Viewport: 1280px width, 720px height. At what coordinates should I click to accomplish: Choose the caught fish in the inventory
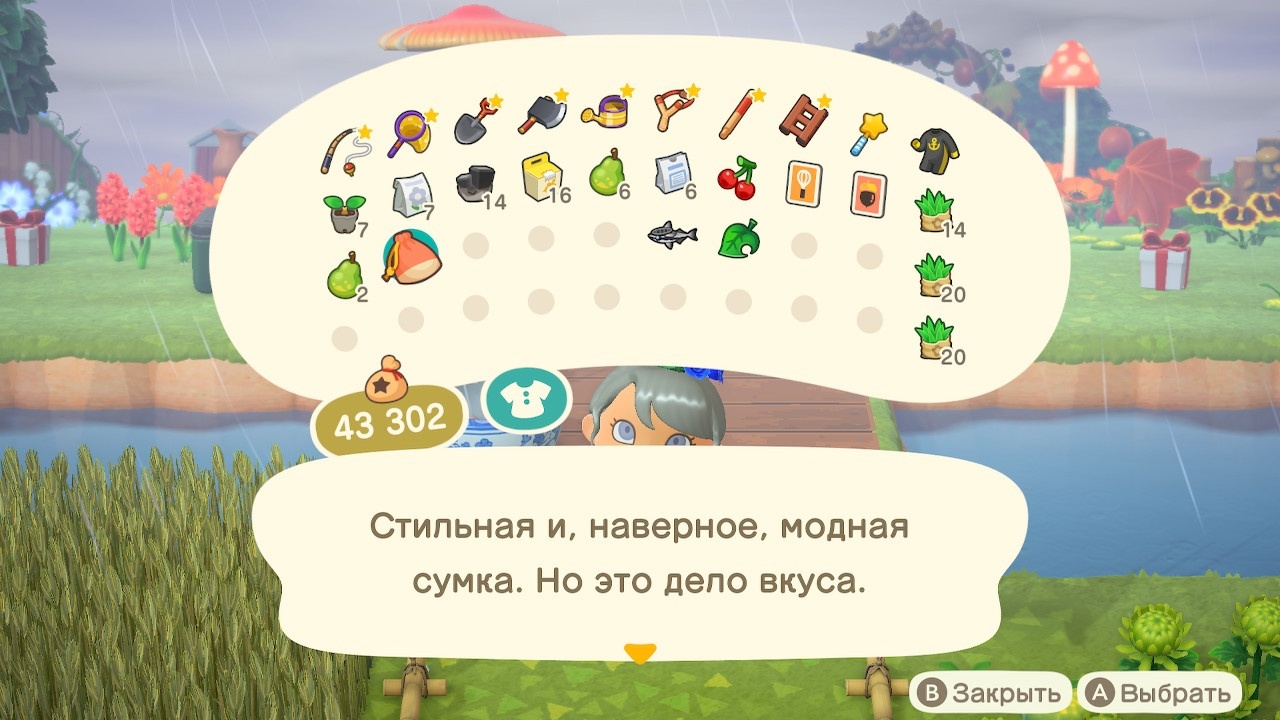[670, 235]
